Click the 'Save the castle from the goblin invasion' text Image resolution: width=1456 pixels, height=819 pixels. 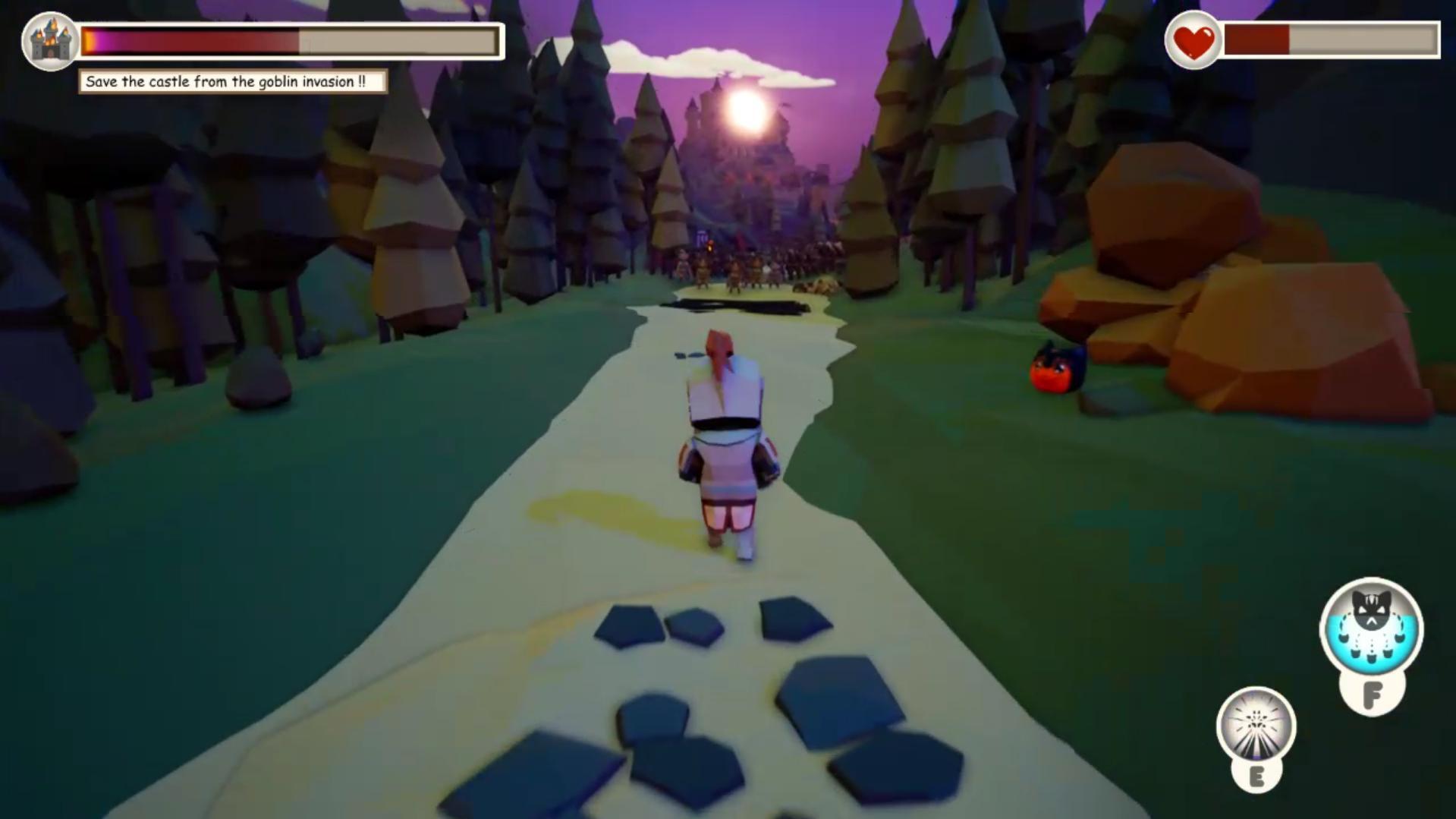(228, 80)
